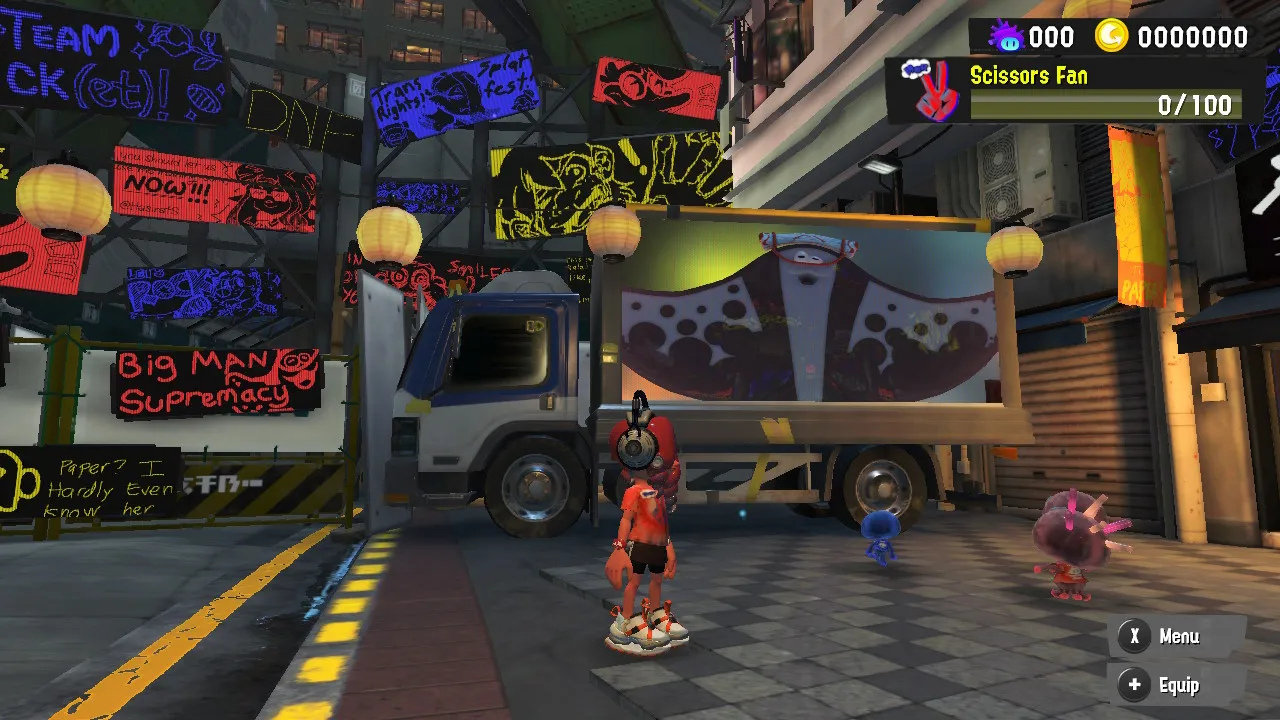The width and height of the screenshot is (1280, 720).
Task: Open the Menu
Action: [x=1180, y=636]
